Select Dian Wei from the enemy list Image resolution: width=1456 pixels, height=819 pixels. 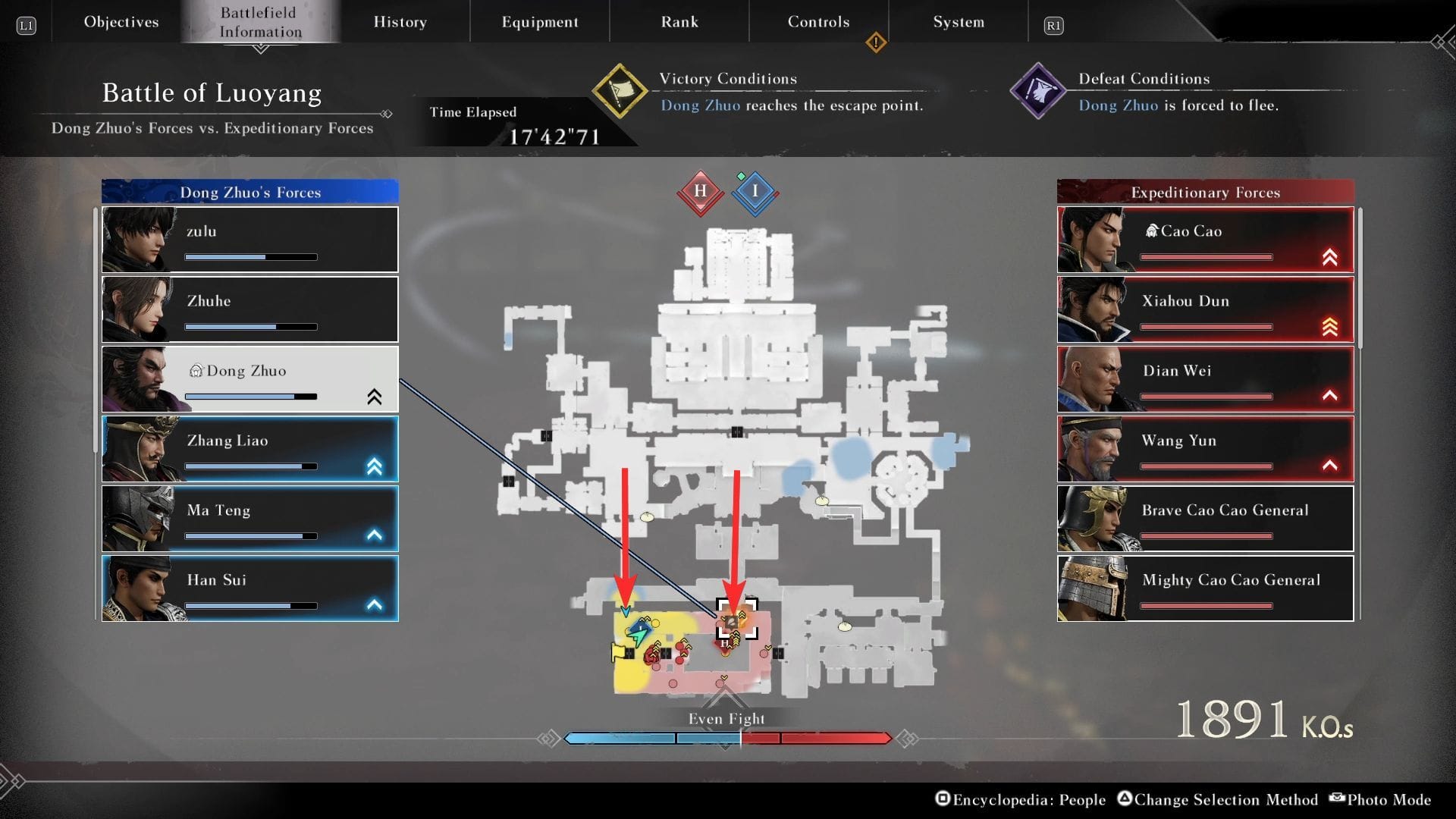pos(1205,379)
